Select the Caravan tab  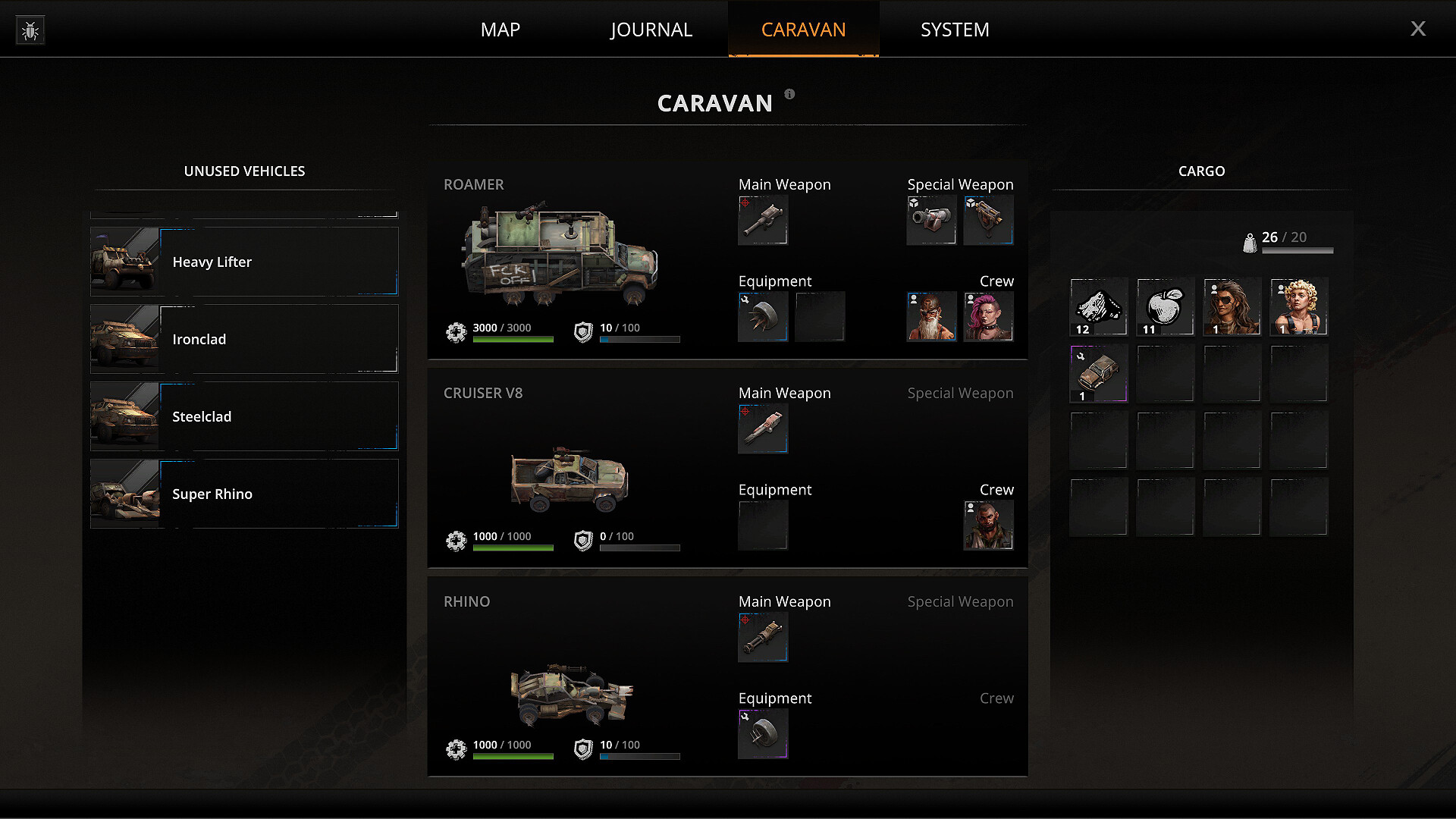803,30
